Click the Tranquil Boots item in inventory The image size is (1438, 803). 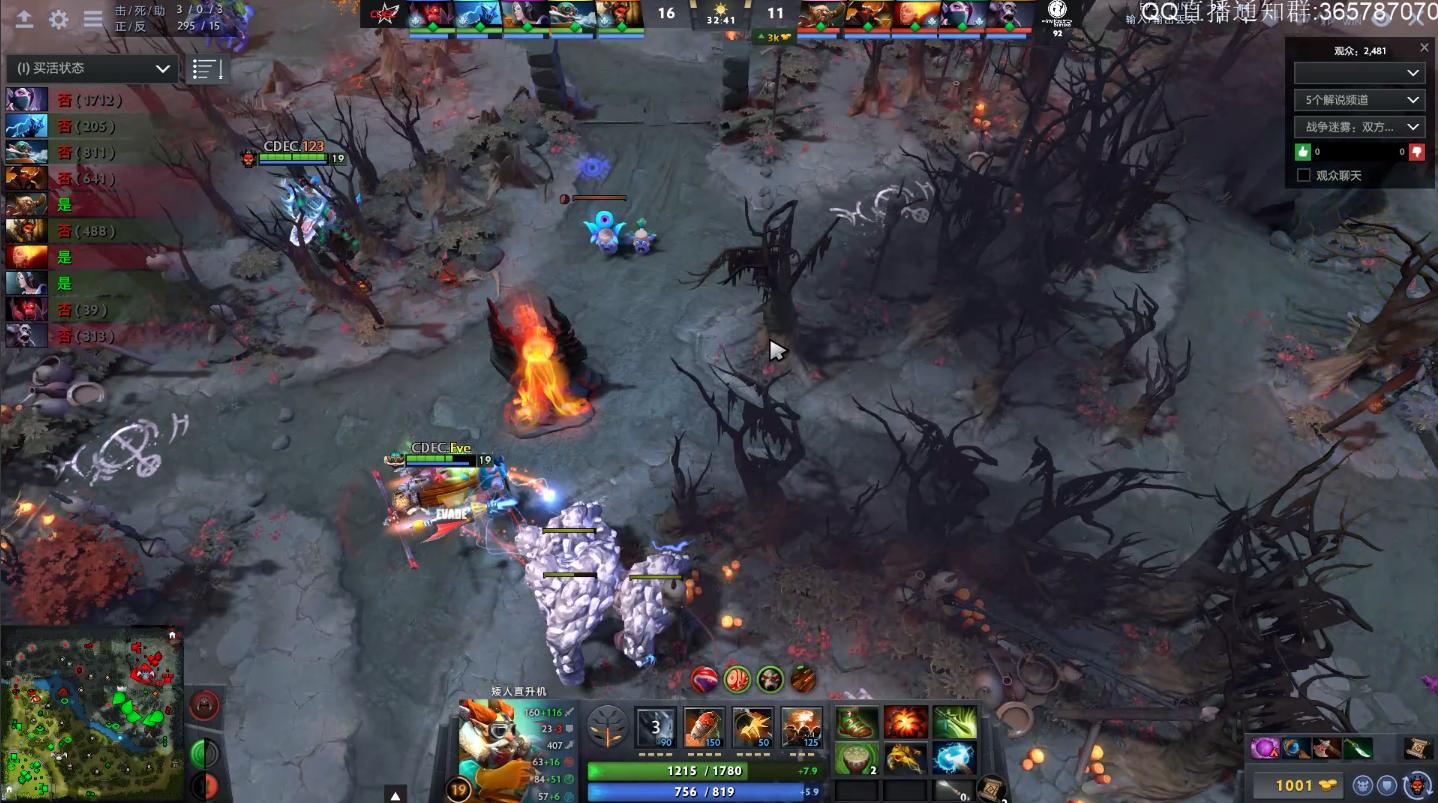coord(855,722)
